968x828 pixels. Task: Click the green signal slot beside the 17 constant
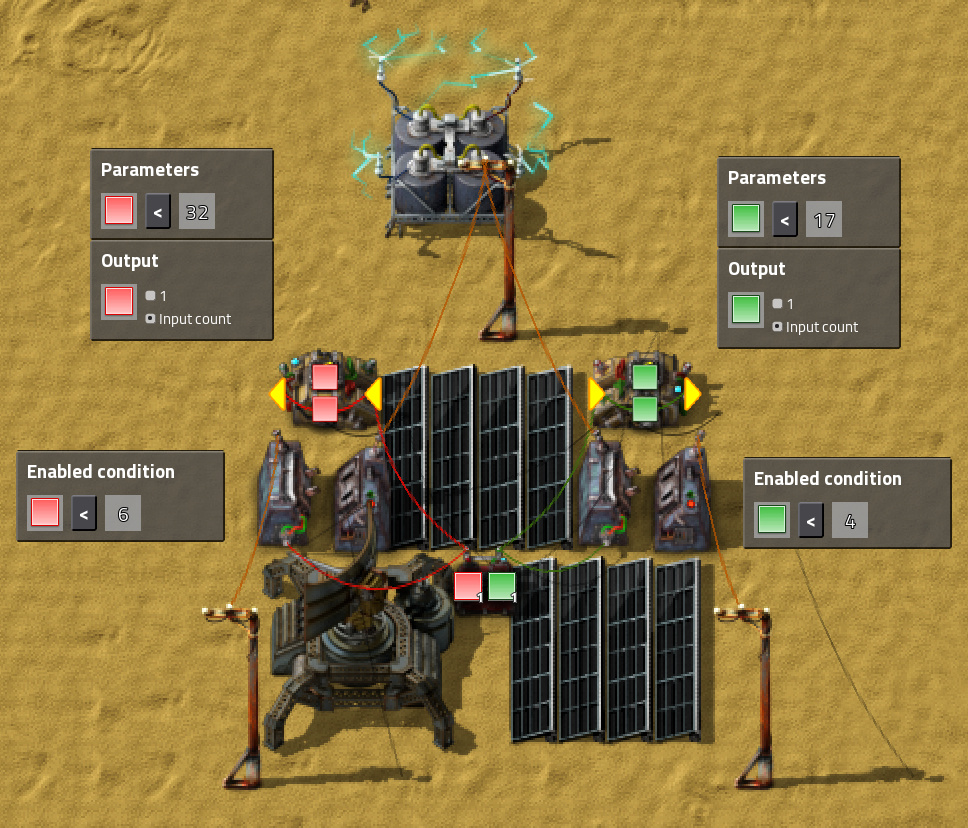point(746,219)
